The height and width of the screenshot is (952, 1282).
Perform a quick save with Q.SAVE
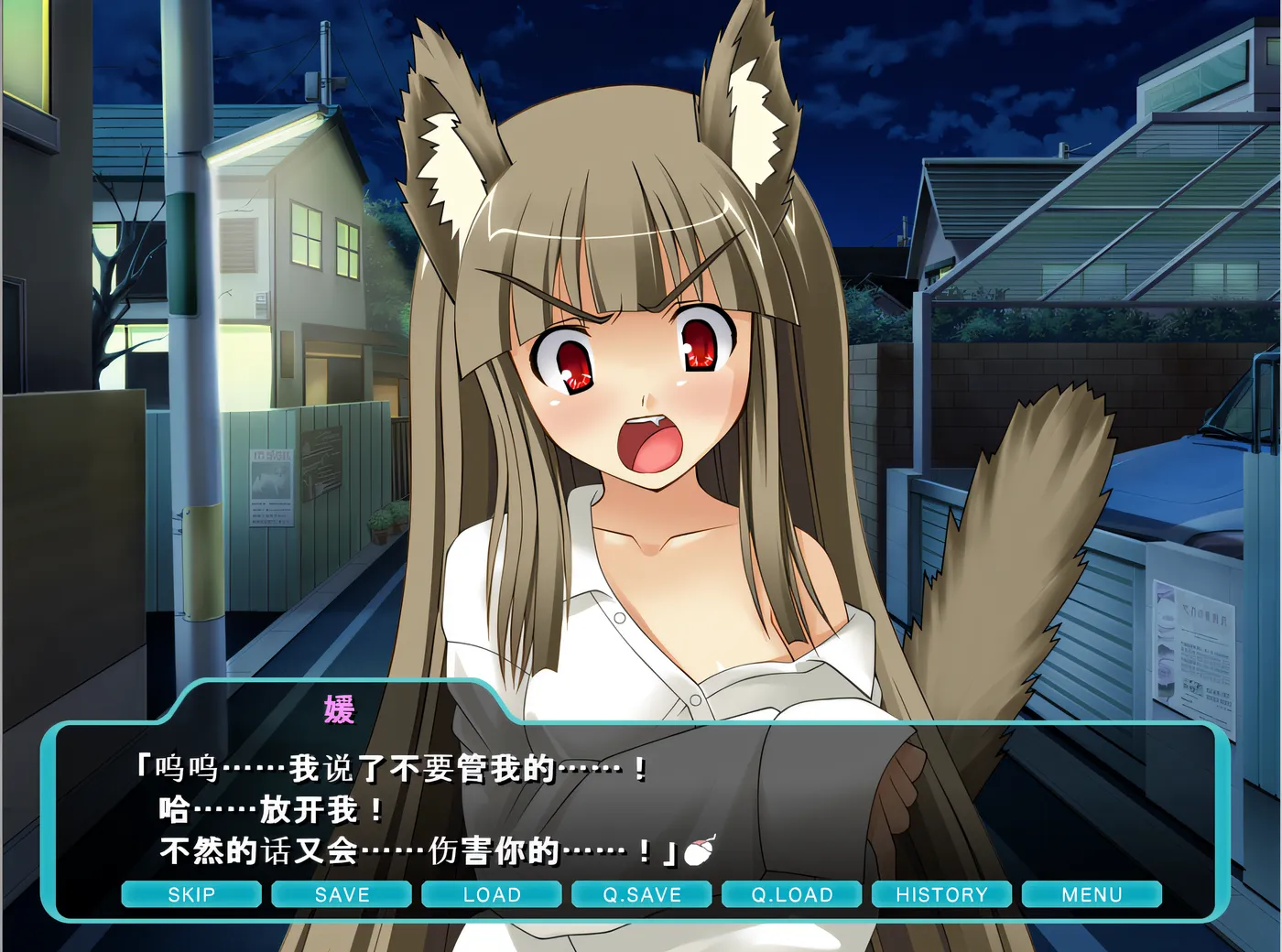[x=642, y=894]
